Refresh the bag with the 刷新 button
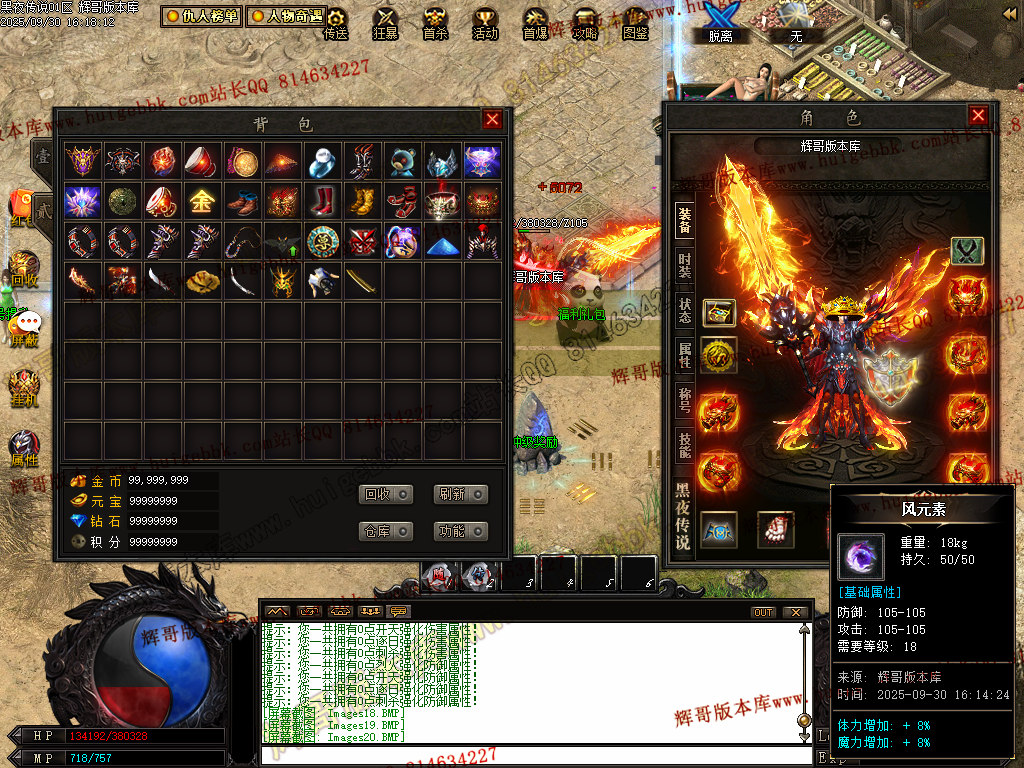The image size is (1024, 768). [x=460, y=494]
